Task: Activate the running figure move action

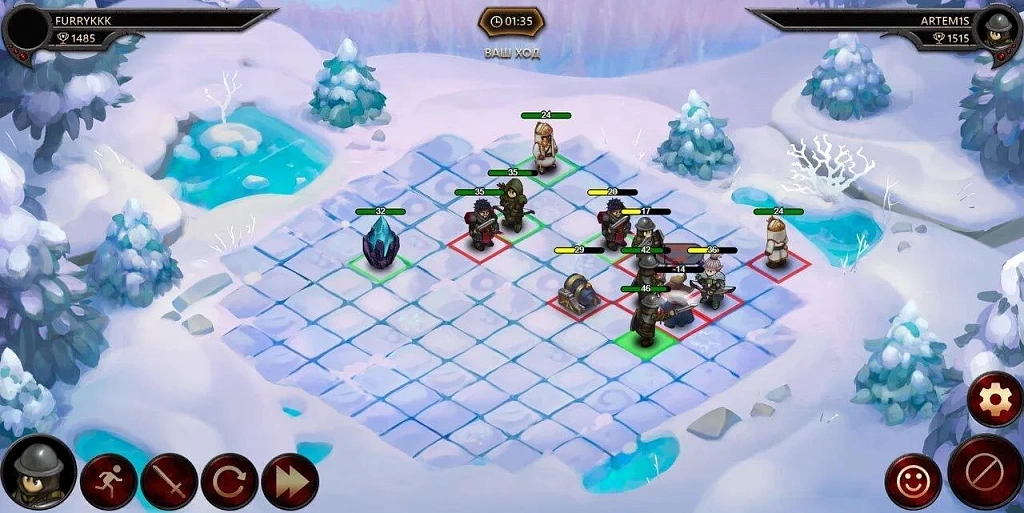Action: (109, 482)
